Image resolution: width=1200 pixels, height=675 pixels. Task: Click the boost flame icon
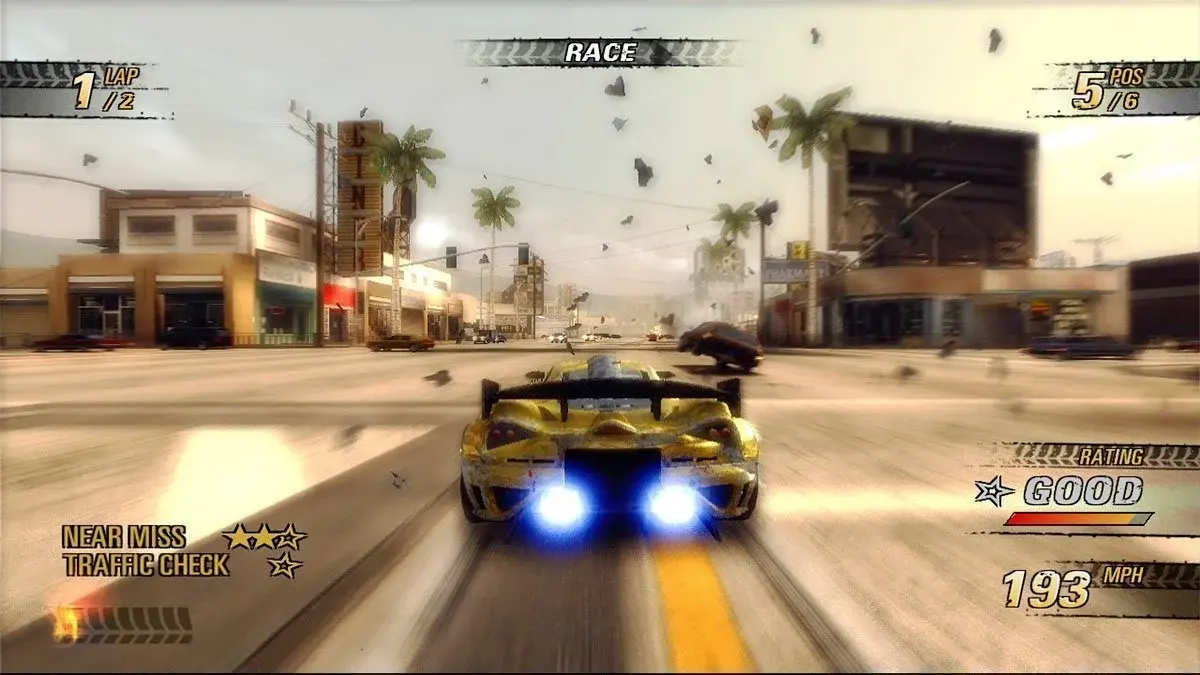[68, 624]
